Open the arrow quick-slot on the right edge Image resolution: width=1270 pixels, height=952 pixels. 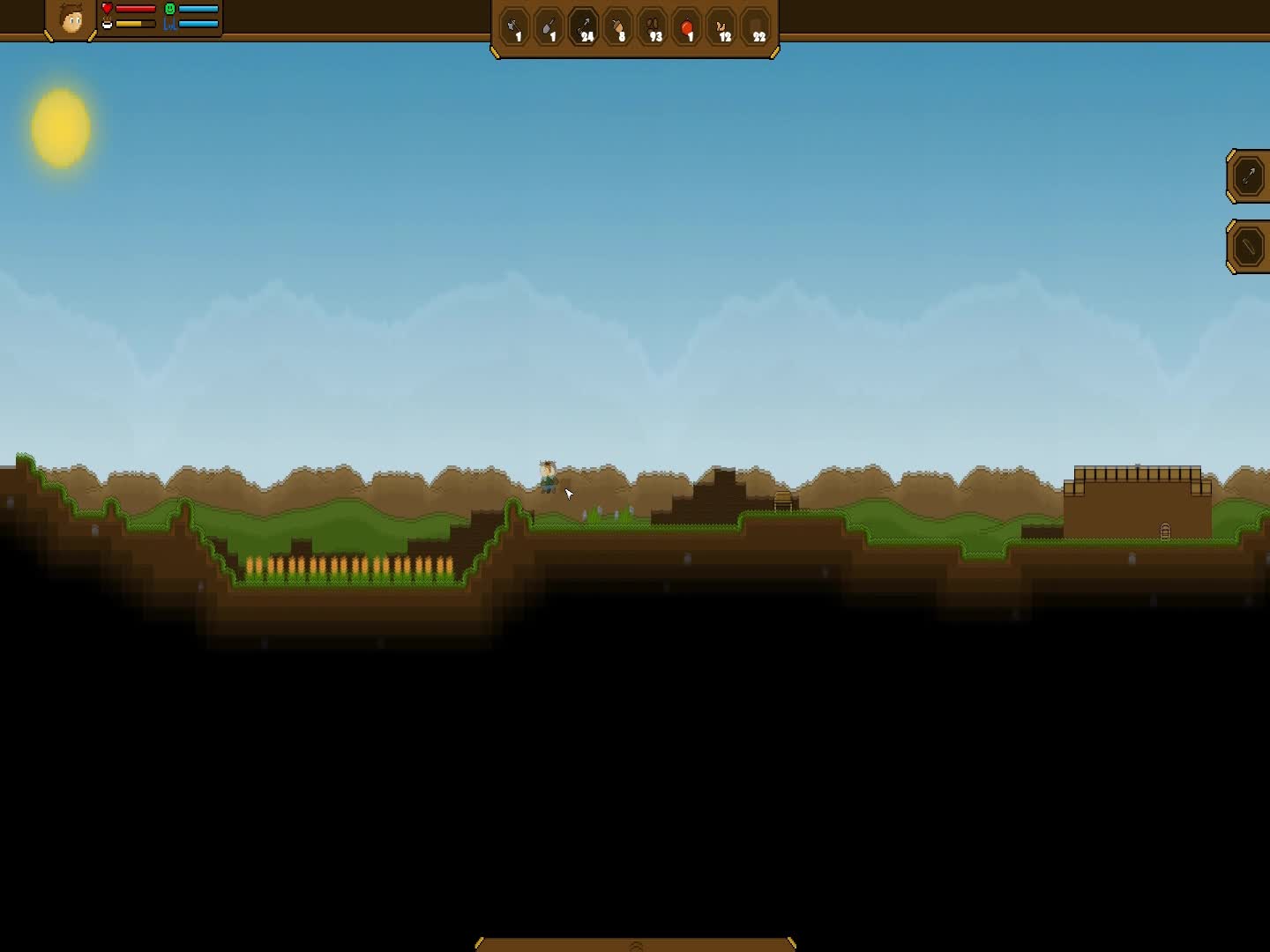click(1249, 175)
